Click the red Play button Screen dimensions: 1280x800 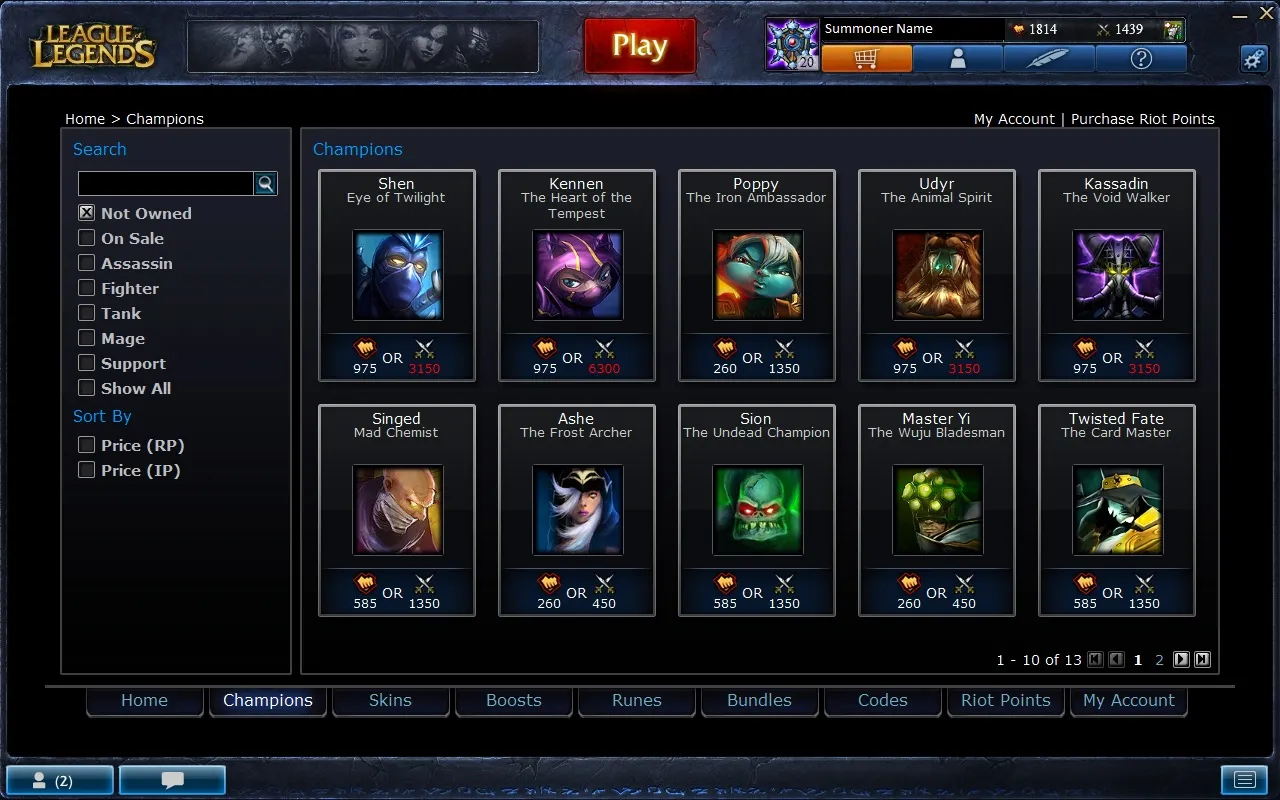pos(640,46)
